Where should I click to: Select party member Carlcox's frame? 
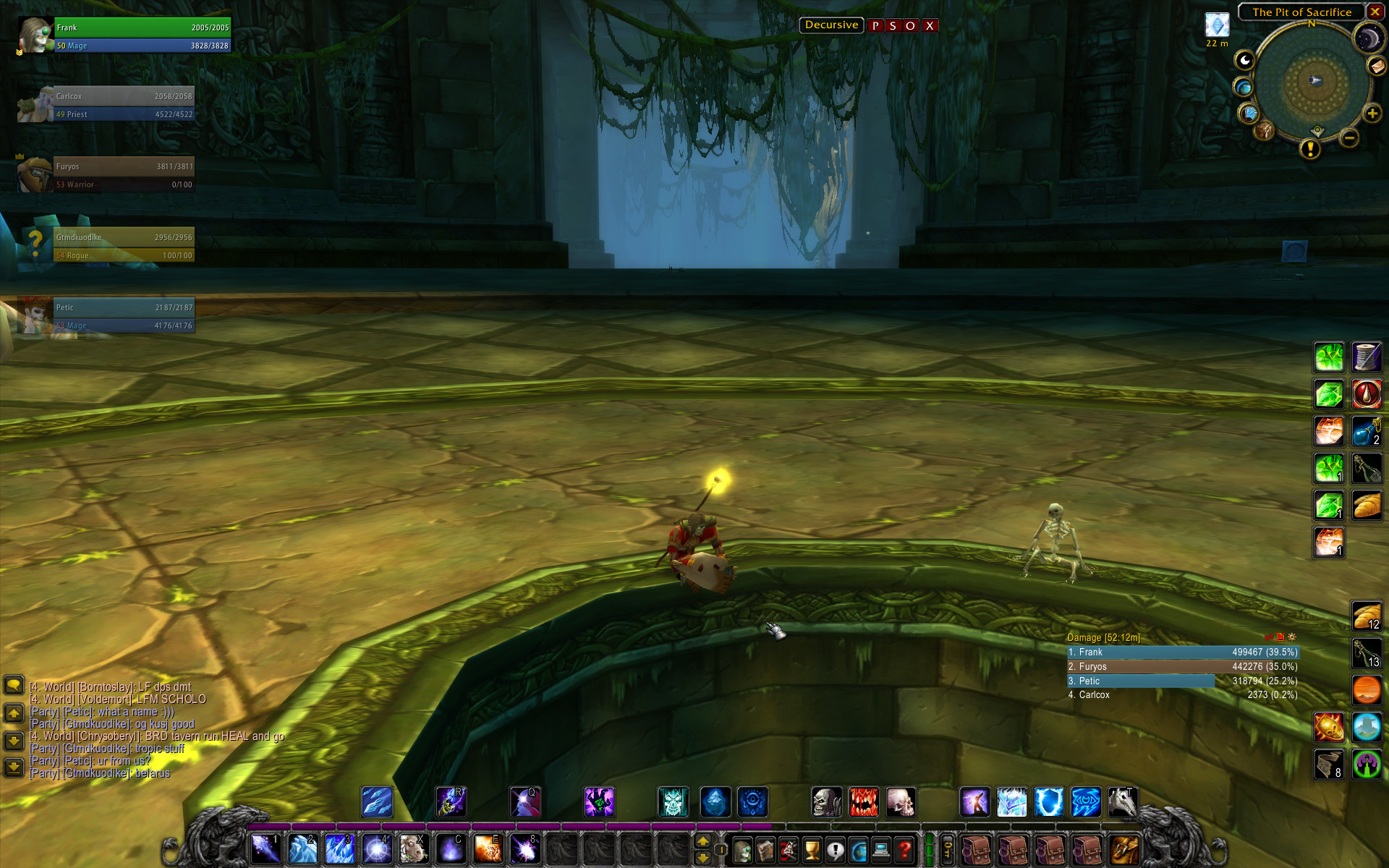click(123, 105)
